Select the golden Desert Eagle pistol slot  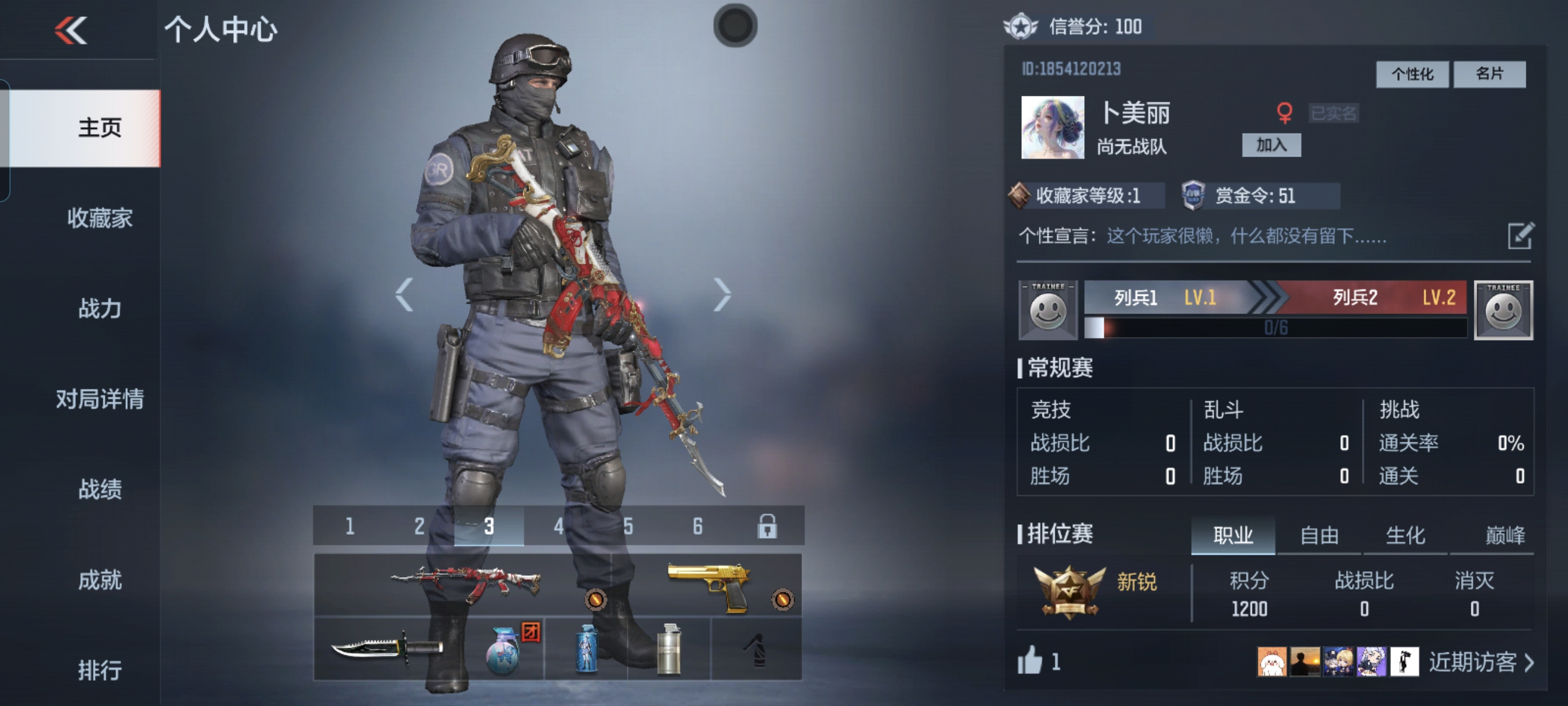708,585
